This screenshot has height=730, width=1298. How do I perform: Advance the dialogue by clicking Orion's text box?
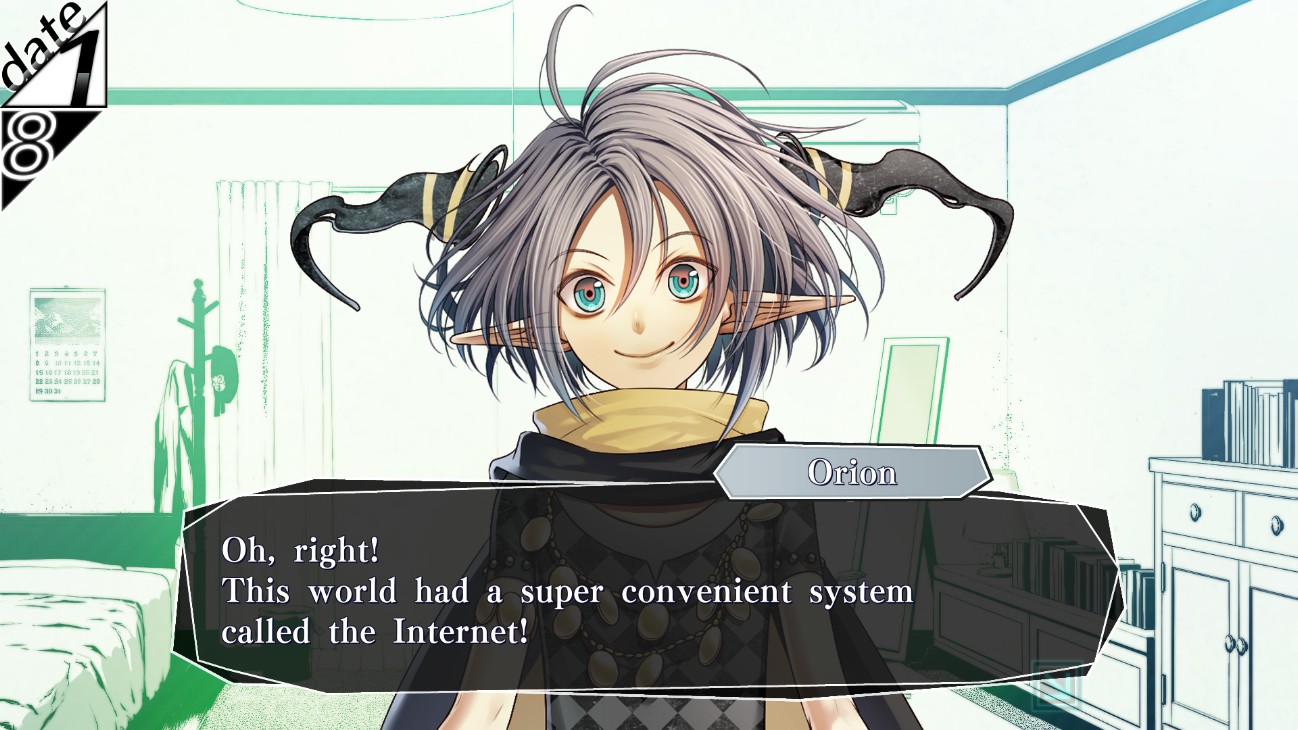[x=640, y=590]
